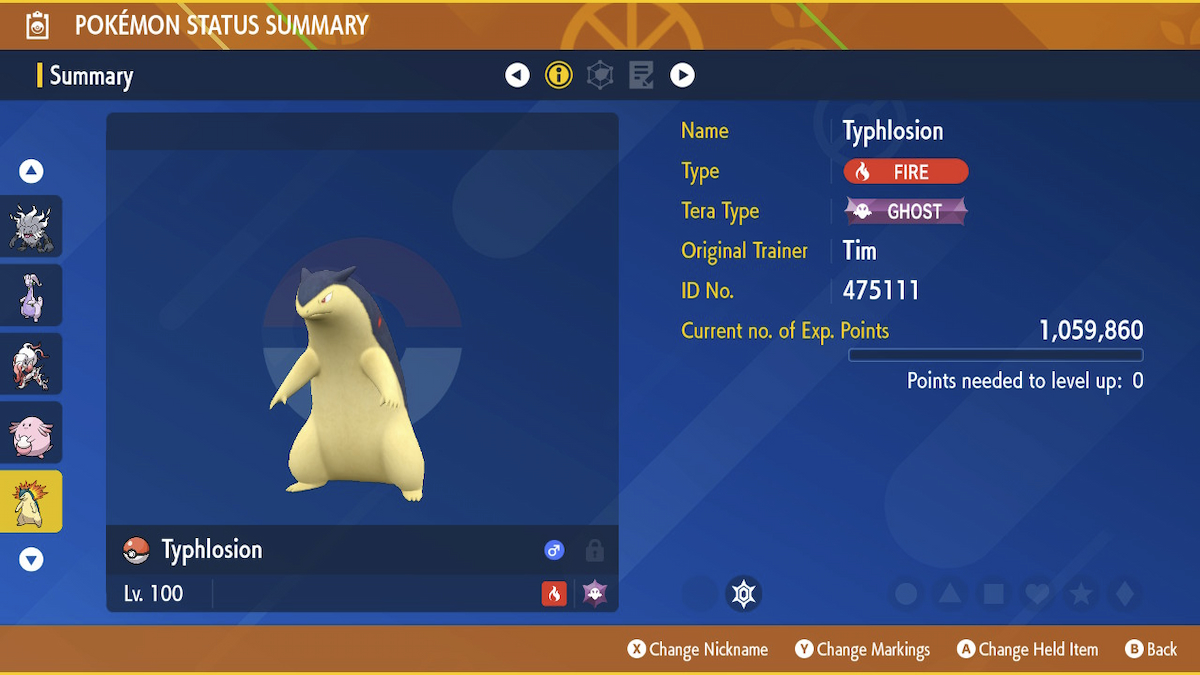
Task: Click the spiky mark ribbon icon
Action: click(x=743, y=594)
